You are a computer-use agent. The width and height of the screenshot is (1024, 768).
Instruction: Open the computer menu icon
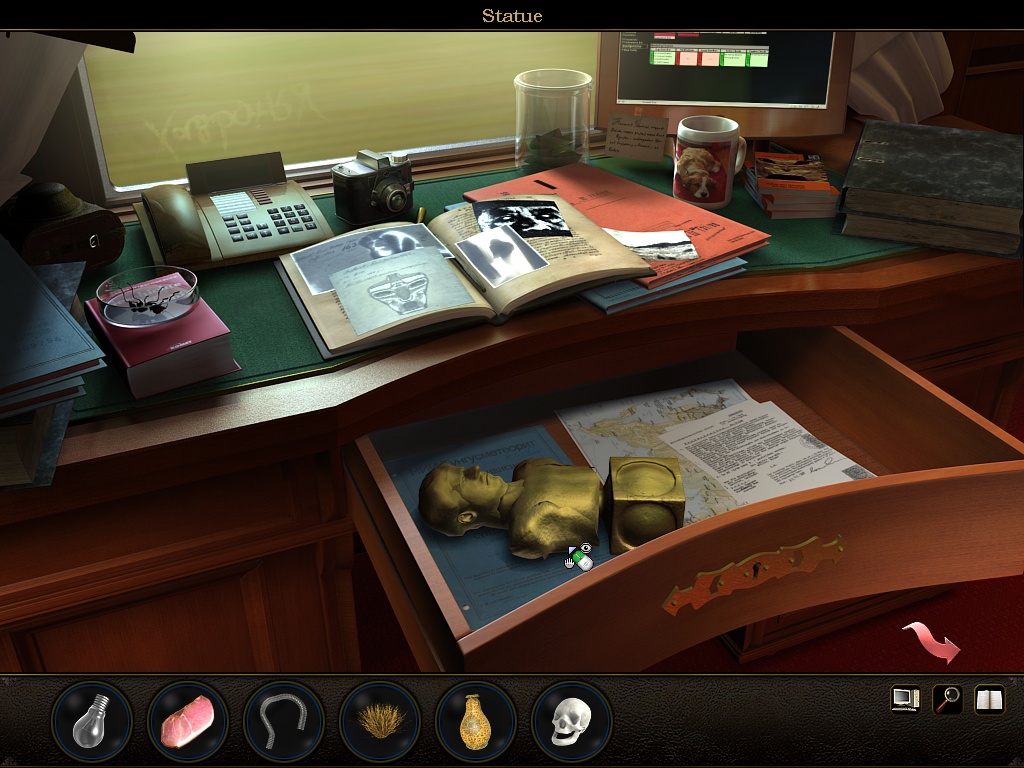[905, 699]
